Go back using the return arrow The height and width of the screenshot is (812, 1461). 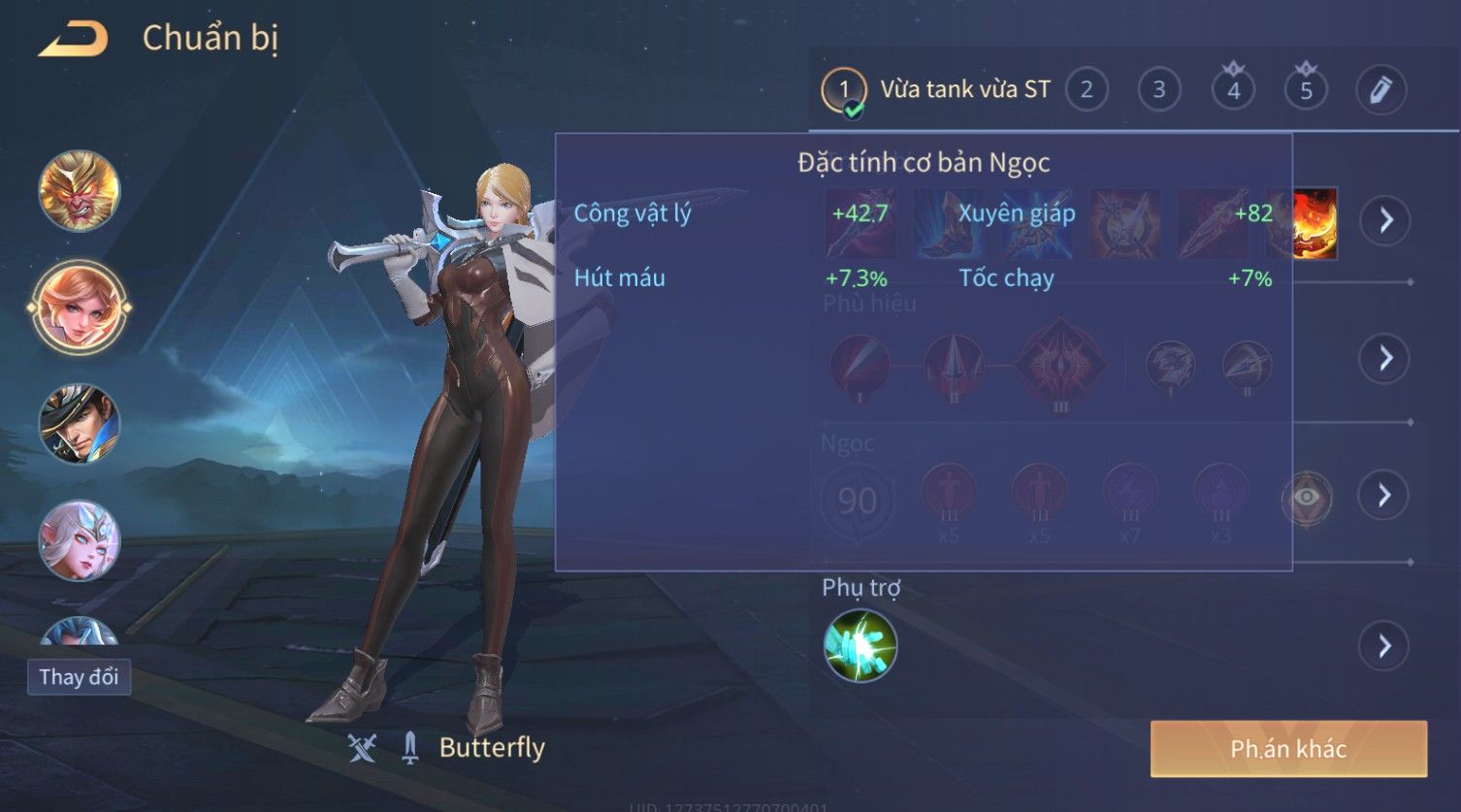pyautogui.click(x=73, y=40)
